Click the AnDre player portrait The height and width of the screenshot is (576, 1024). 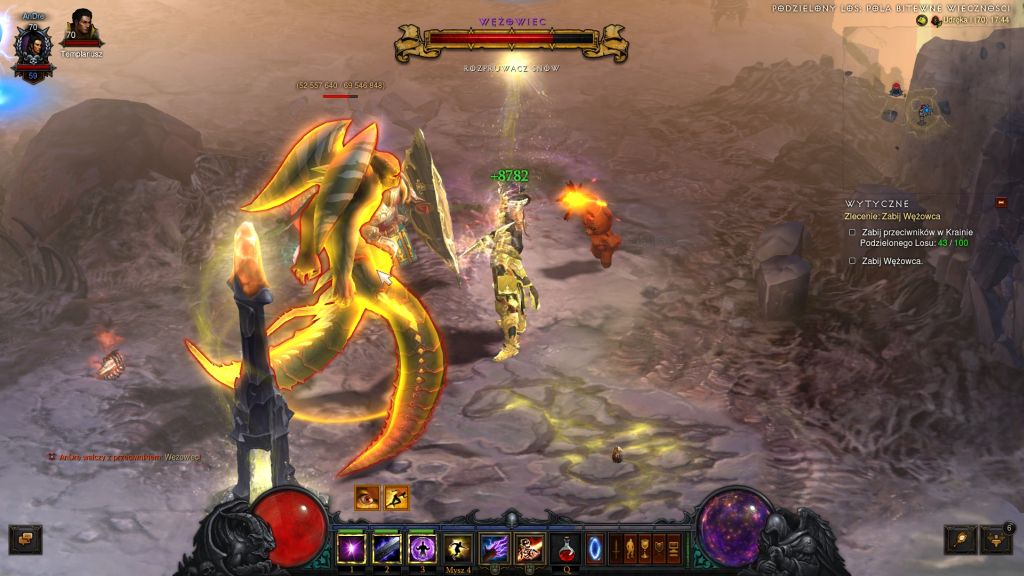pos(33,48)
